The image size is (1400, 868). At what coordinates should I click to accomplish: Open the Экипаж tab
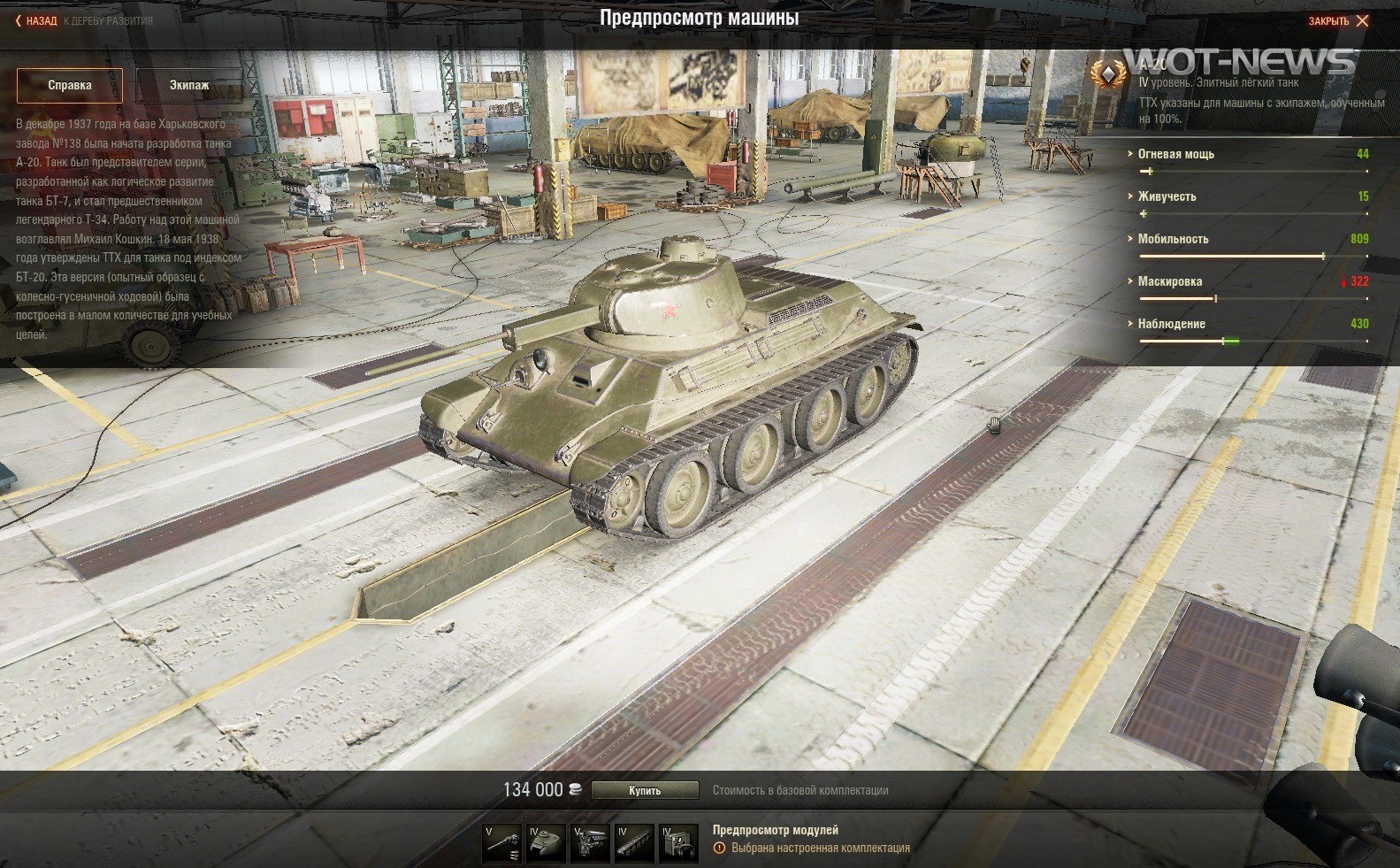pyautogui.click(x=189, y=86)
